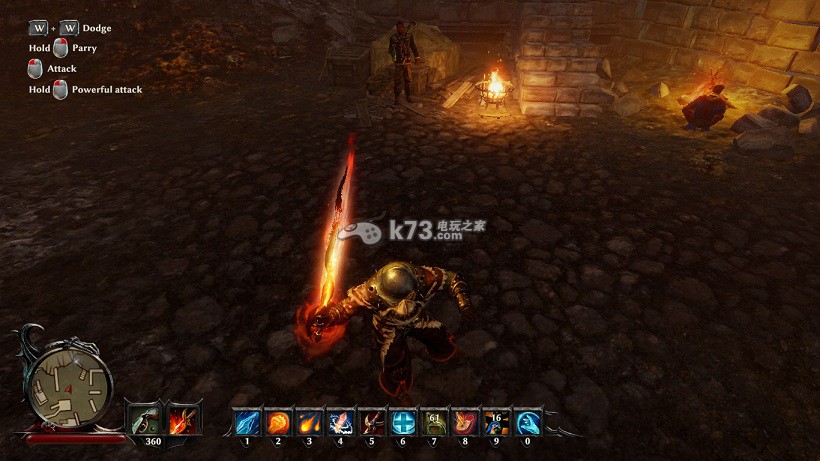Use the meteor skill in slot 3
Image resolution: width=820 pixels, height=461 pixels.
309,422
